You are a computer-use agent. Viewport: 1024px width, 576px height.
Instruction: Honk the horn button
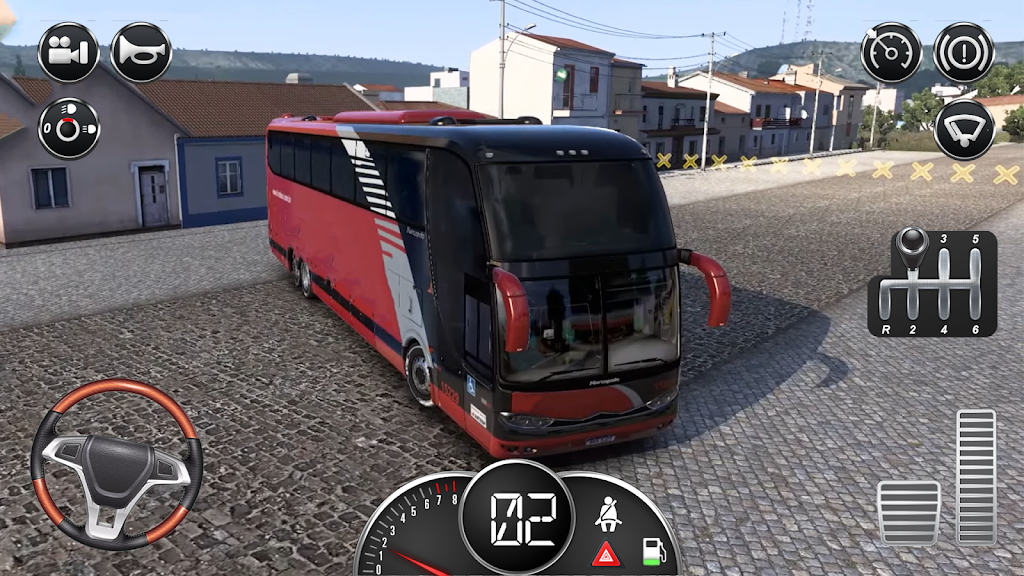pos(140,53)
